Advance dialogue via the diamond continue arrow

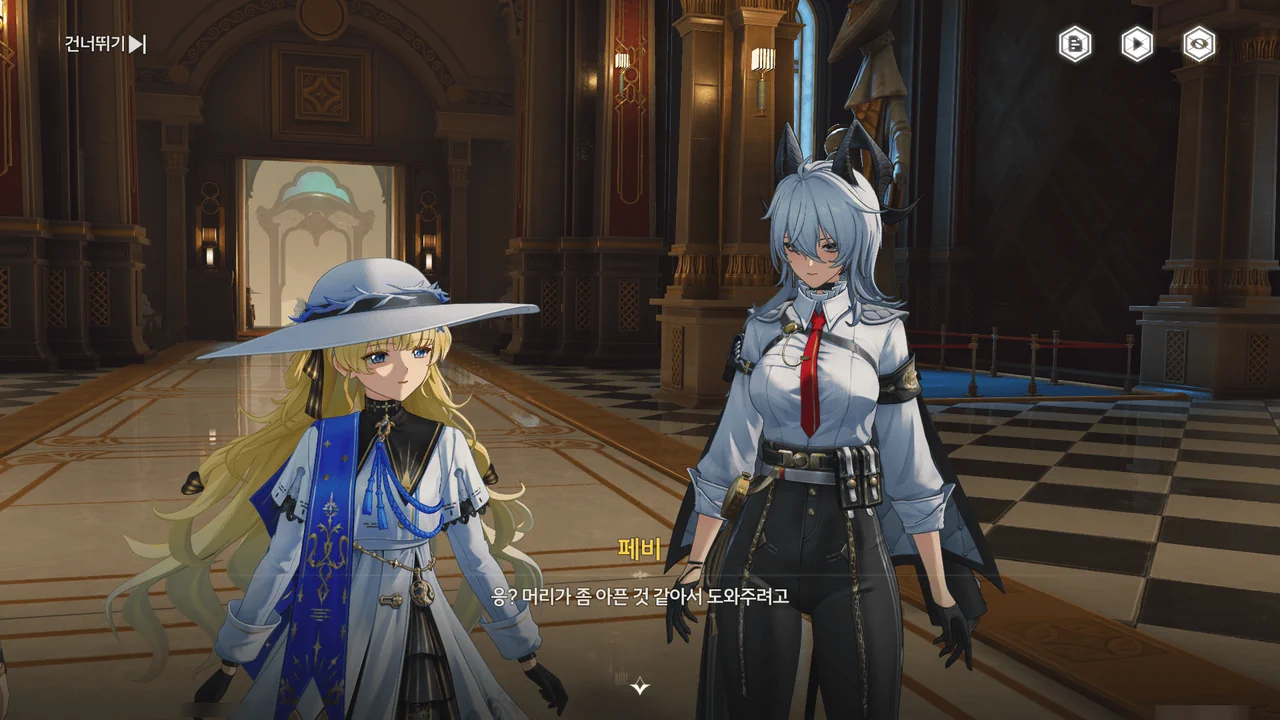click(x=640, y=686)
